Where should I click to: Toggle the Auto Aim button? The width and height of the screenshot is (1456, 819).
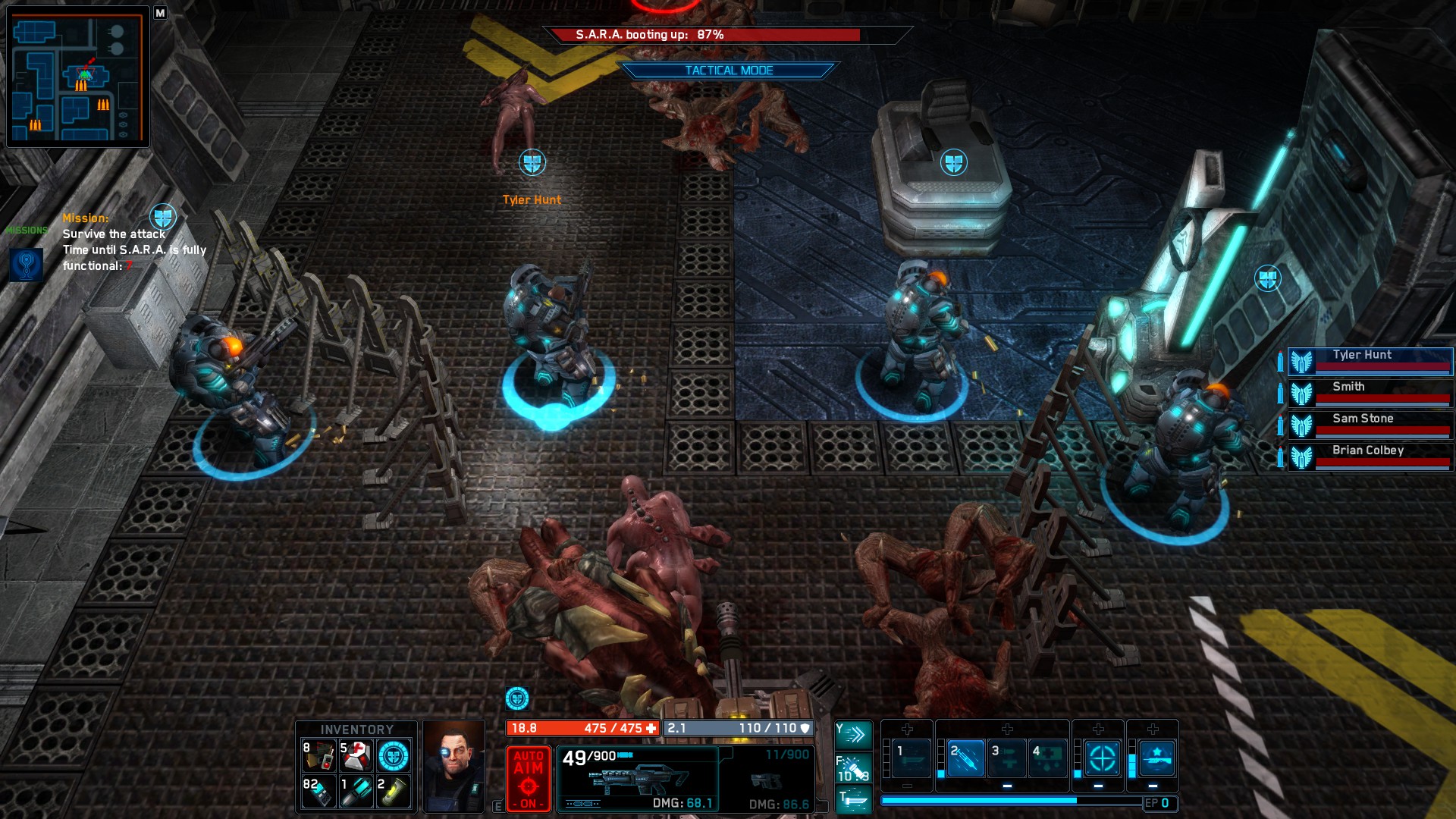pos(528,779)
